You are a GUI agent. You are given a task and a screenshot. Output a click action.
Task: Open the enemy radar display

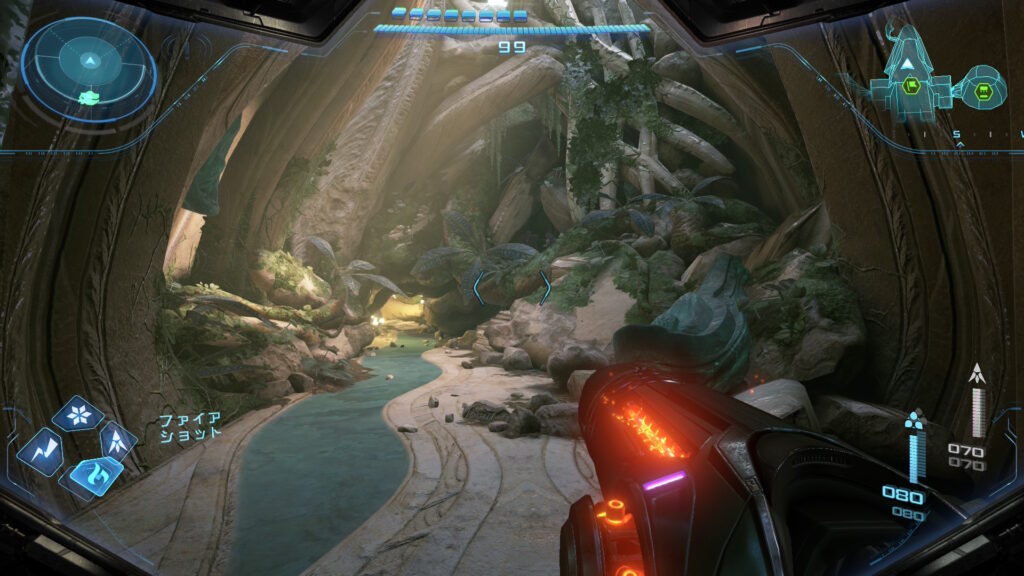88,70
